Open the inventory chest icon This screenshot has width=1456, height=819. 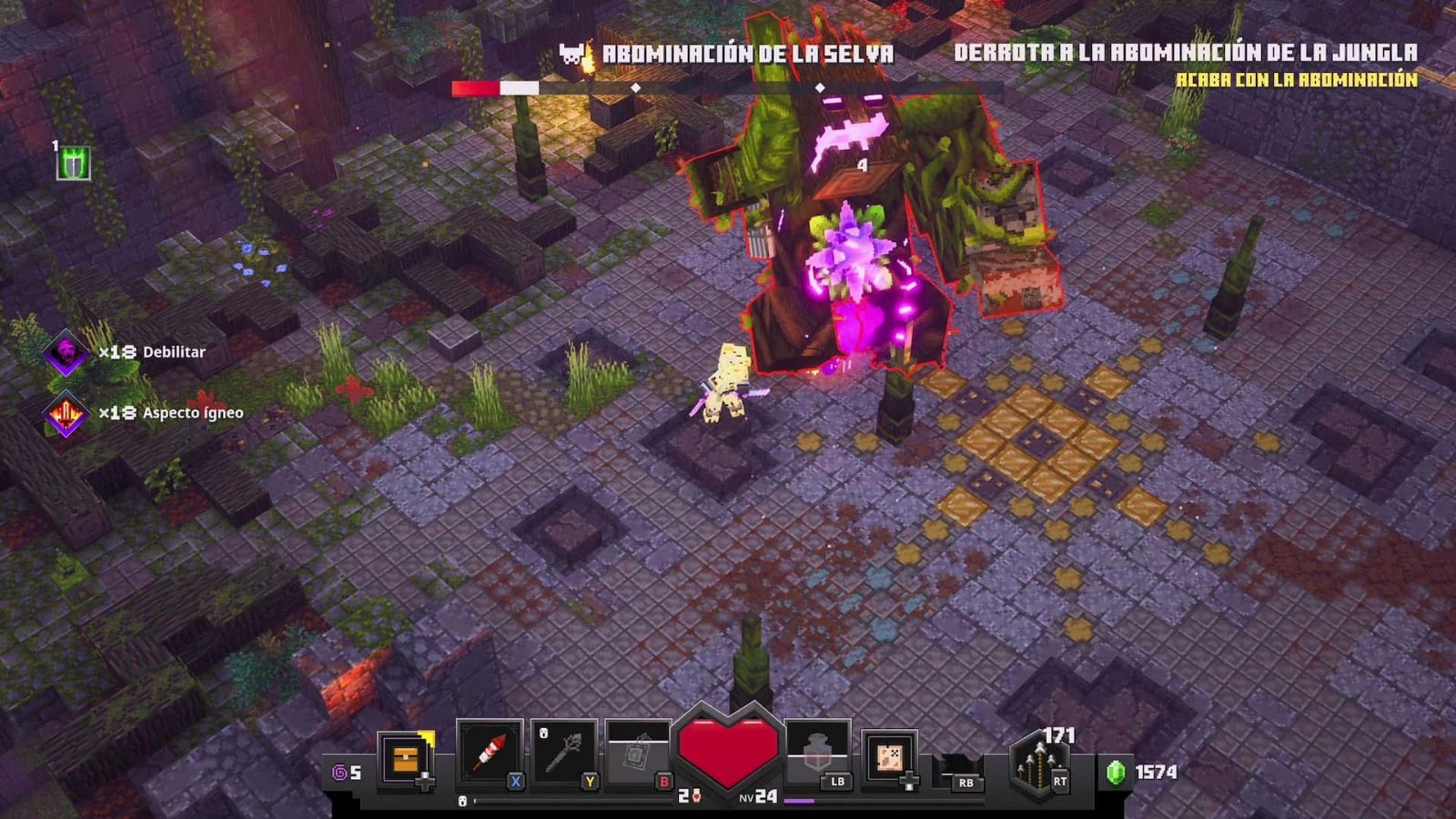pyautogui.click(x=406, y=757)
